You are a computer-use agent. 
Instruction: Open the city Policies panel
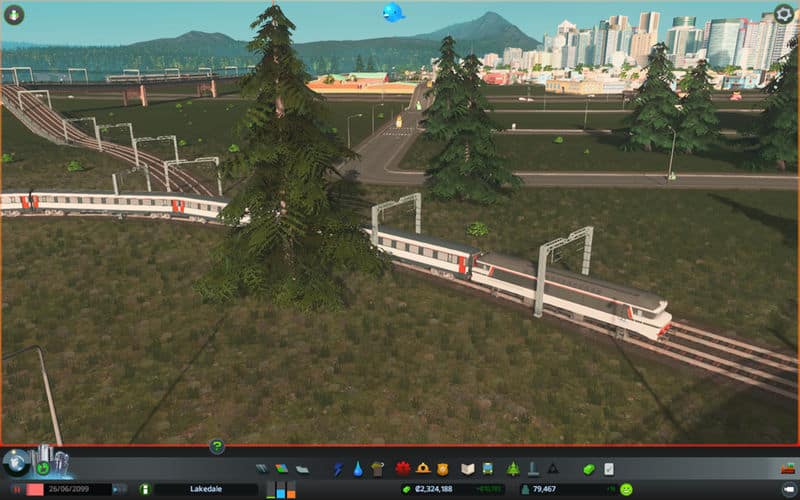pyautogui.click(x=608, y=468)
